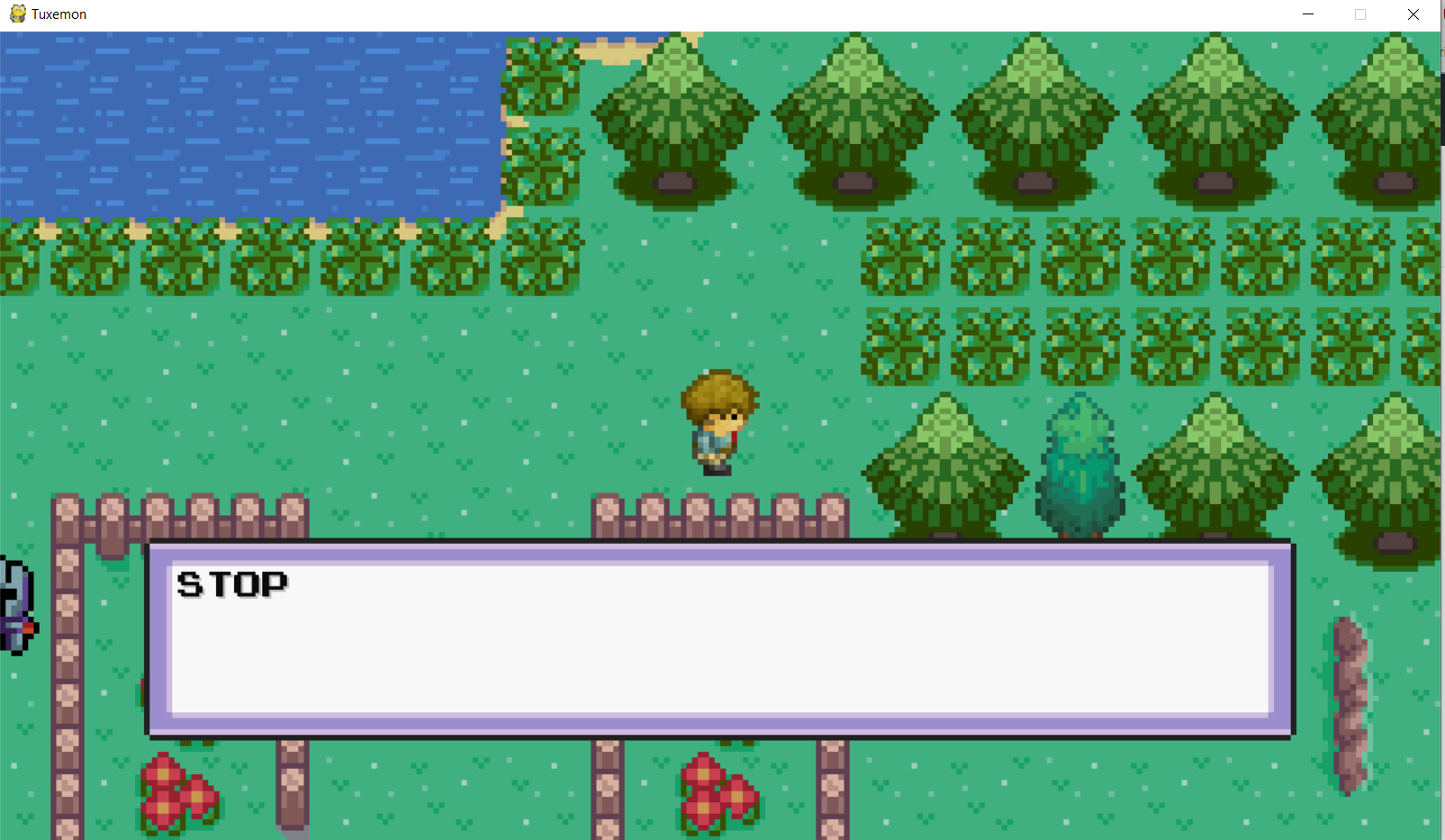This screenshot has height=840, width=1445.
Task: Click the Tuxemon mascot icon in title bar
Action: click(16, 14)
